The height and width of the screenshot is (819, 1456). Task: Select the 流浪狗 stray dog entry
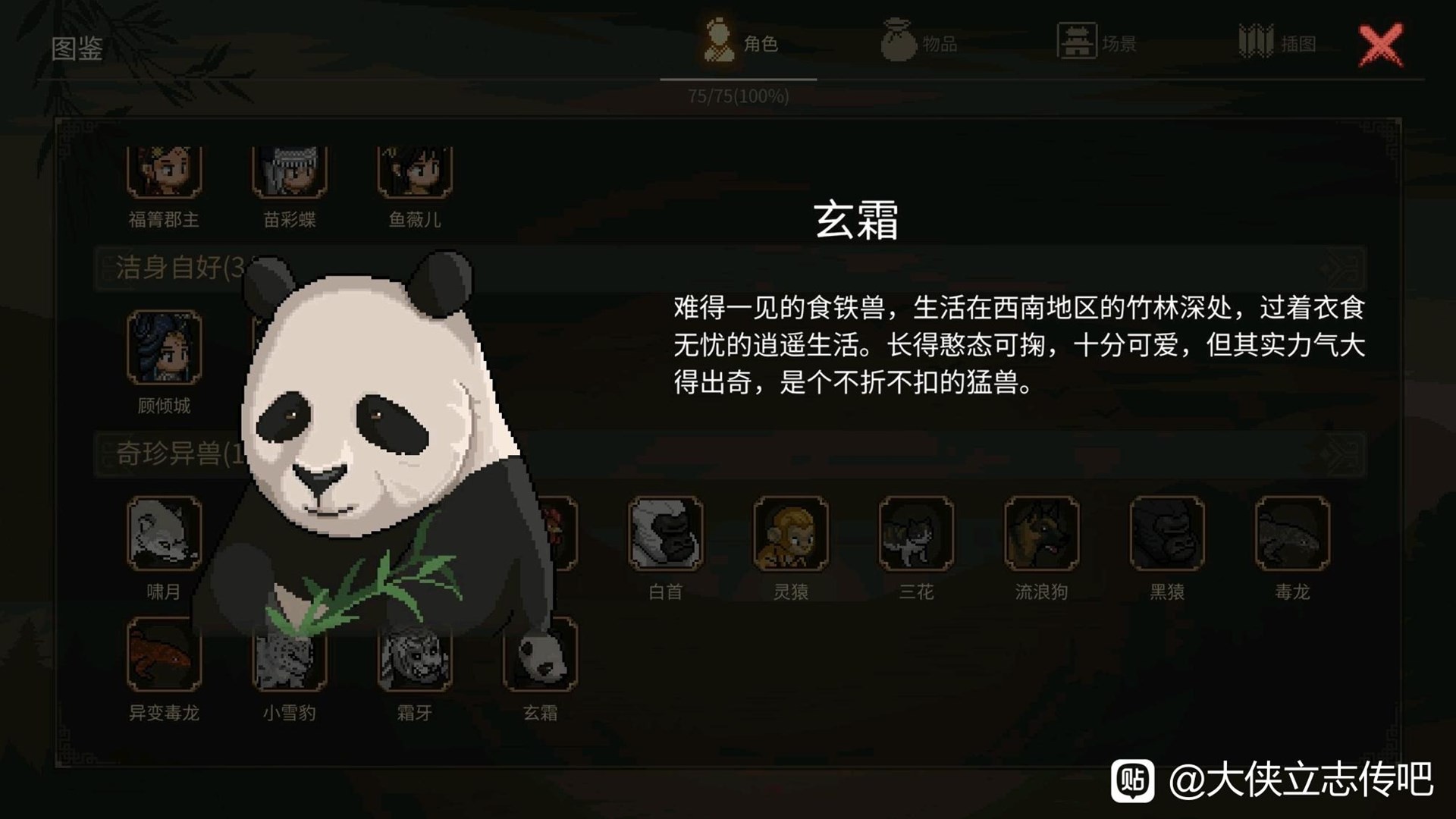pyautogui.click(x=1041, y=534)
